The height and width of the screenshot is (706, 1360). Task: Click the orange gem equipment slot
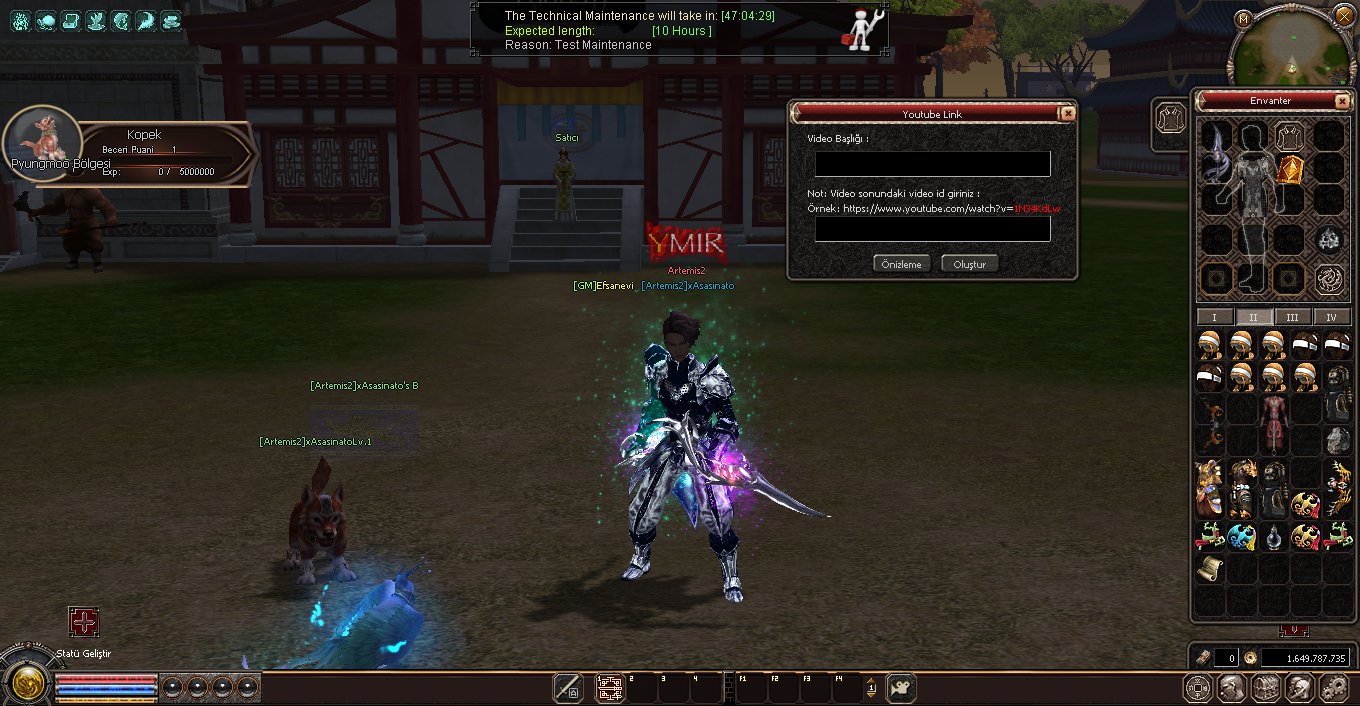coord(1290,170)
